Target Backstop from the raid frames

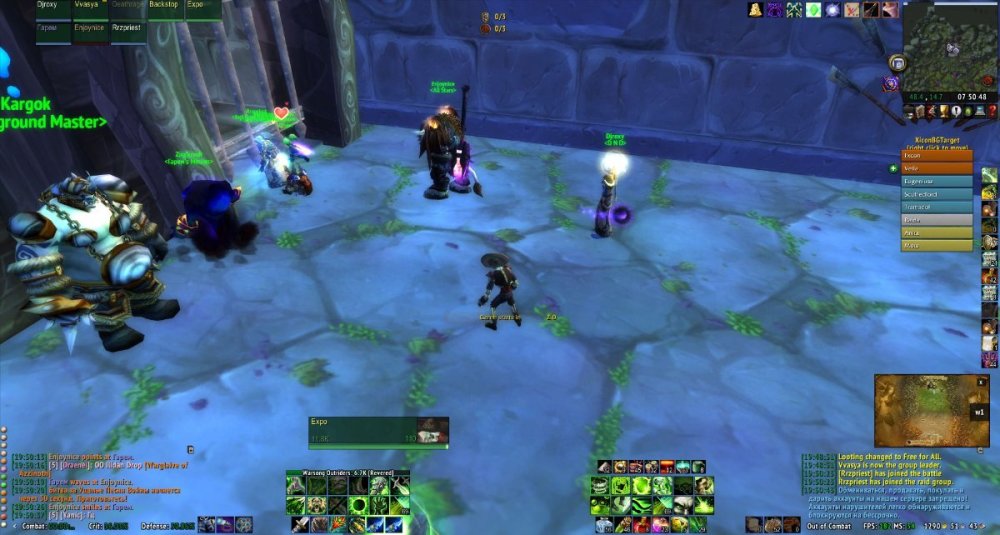[x=164, y=5]
